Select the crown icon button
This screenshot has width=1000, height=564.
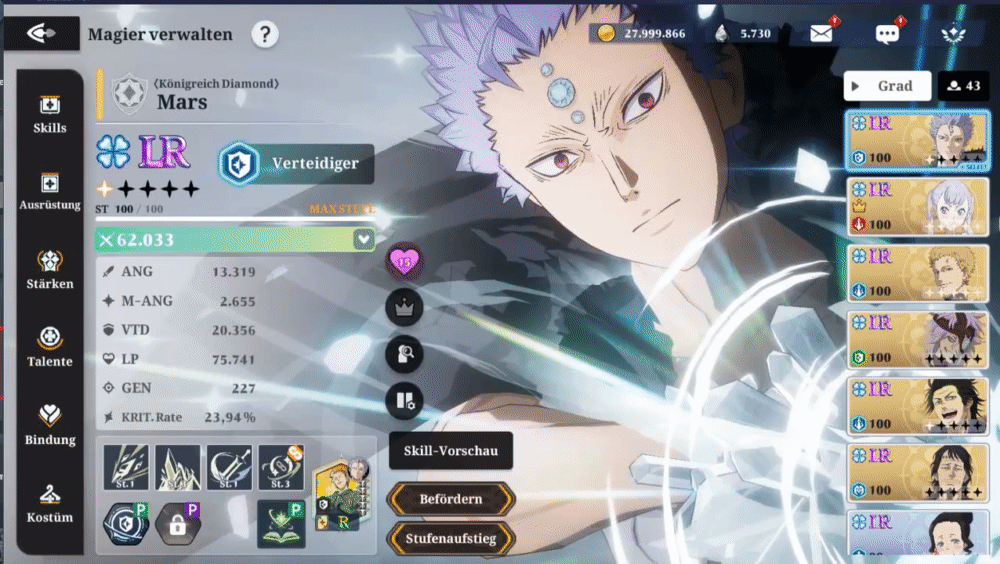pyautogui.click(x=404, y=308)
